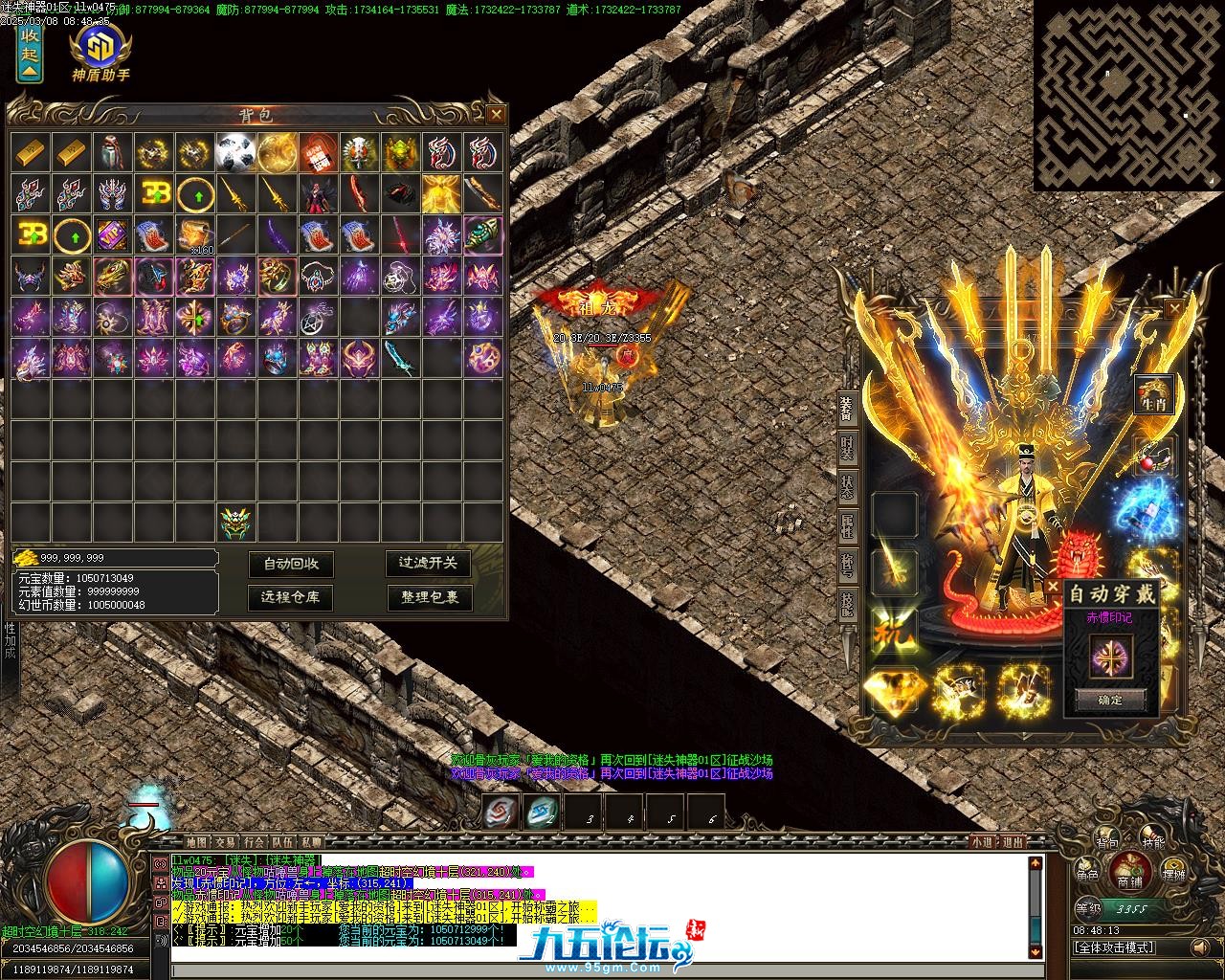
Task: Toggle the 过滤开关 filter switch
Action: pyautogui.click(x=428, y=563)
